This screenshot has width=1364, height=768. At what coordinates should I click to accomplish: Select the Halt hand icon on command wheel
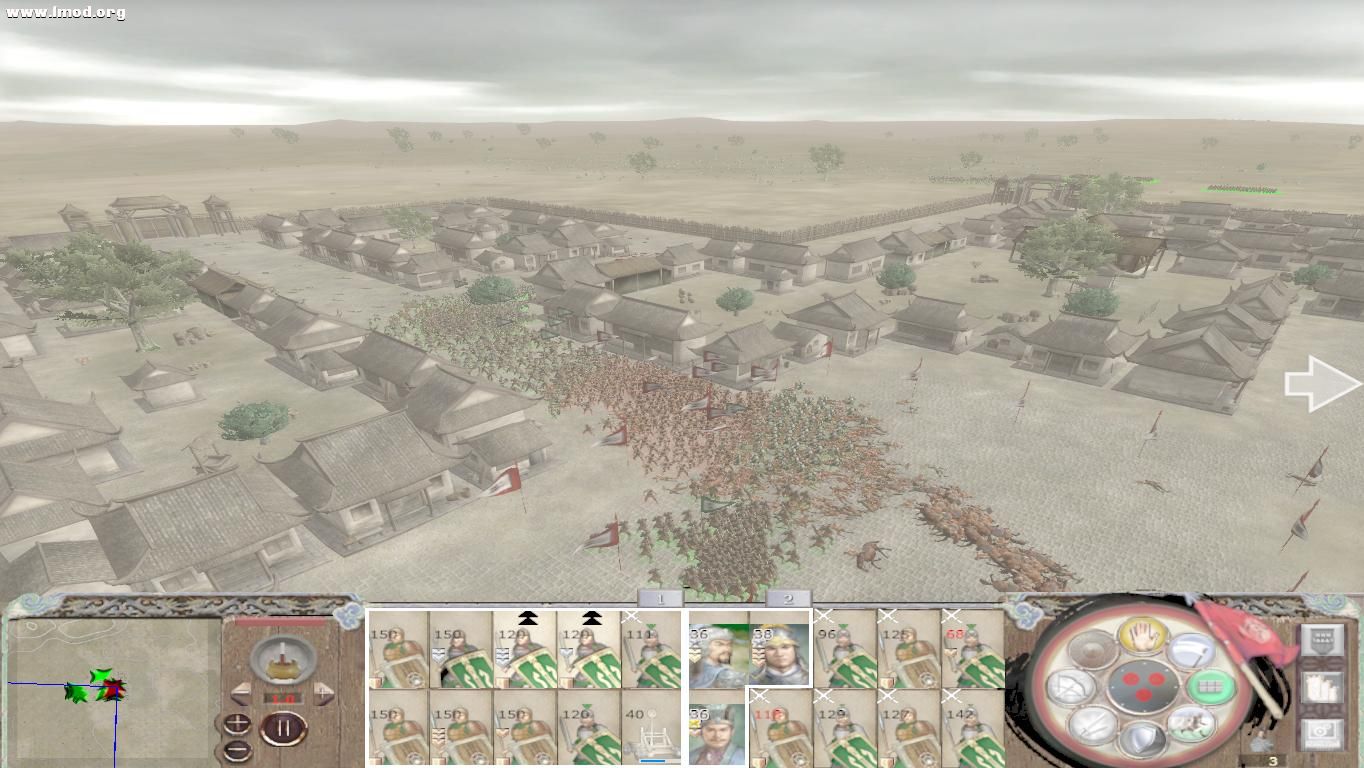pyautogui.click(x=1144, y=635)
